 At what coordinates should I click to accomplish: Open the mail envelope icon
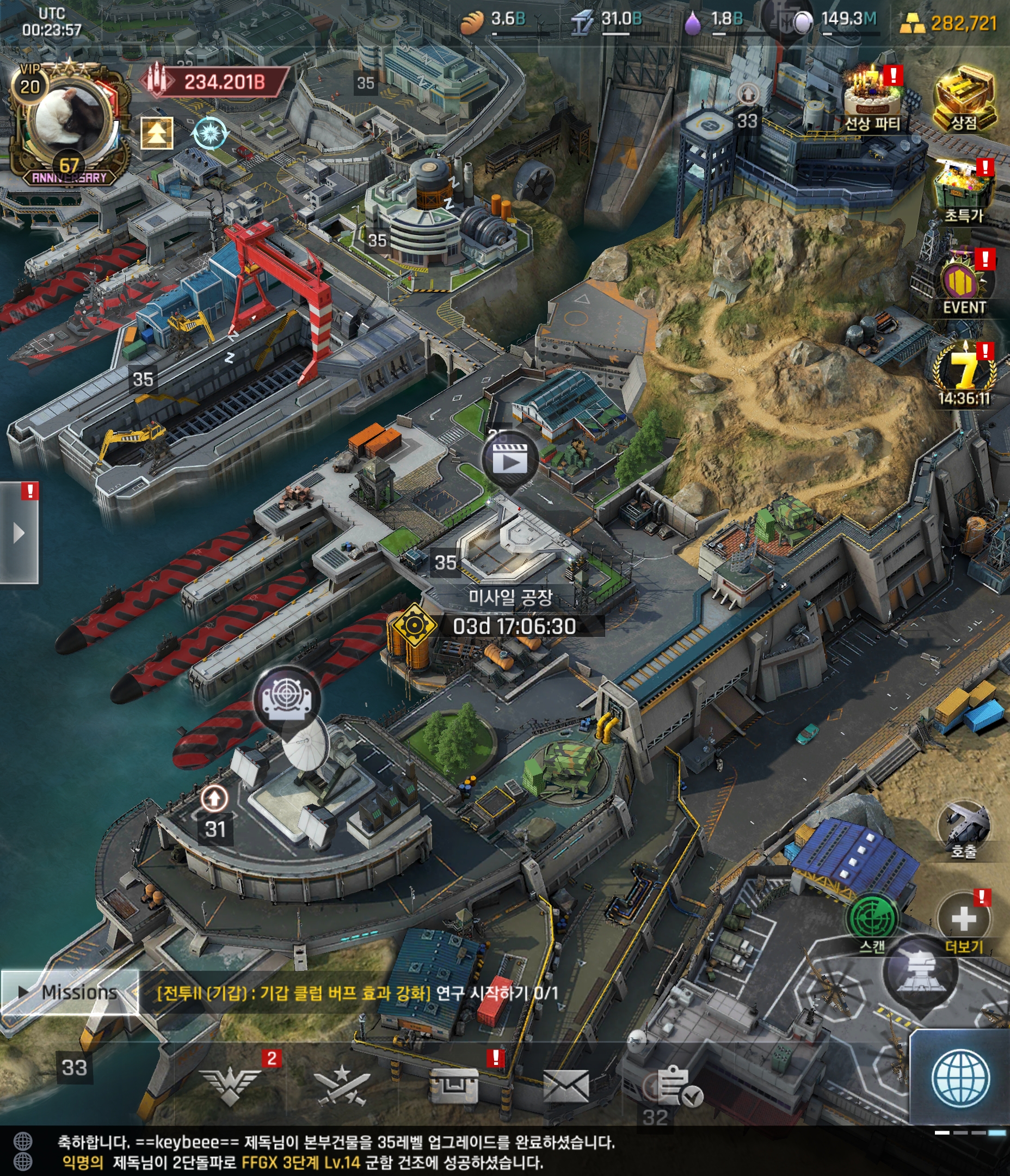pos(566,1086)
